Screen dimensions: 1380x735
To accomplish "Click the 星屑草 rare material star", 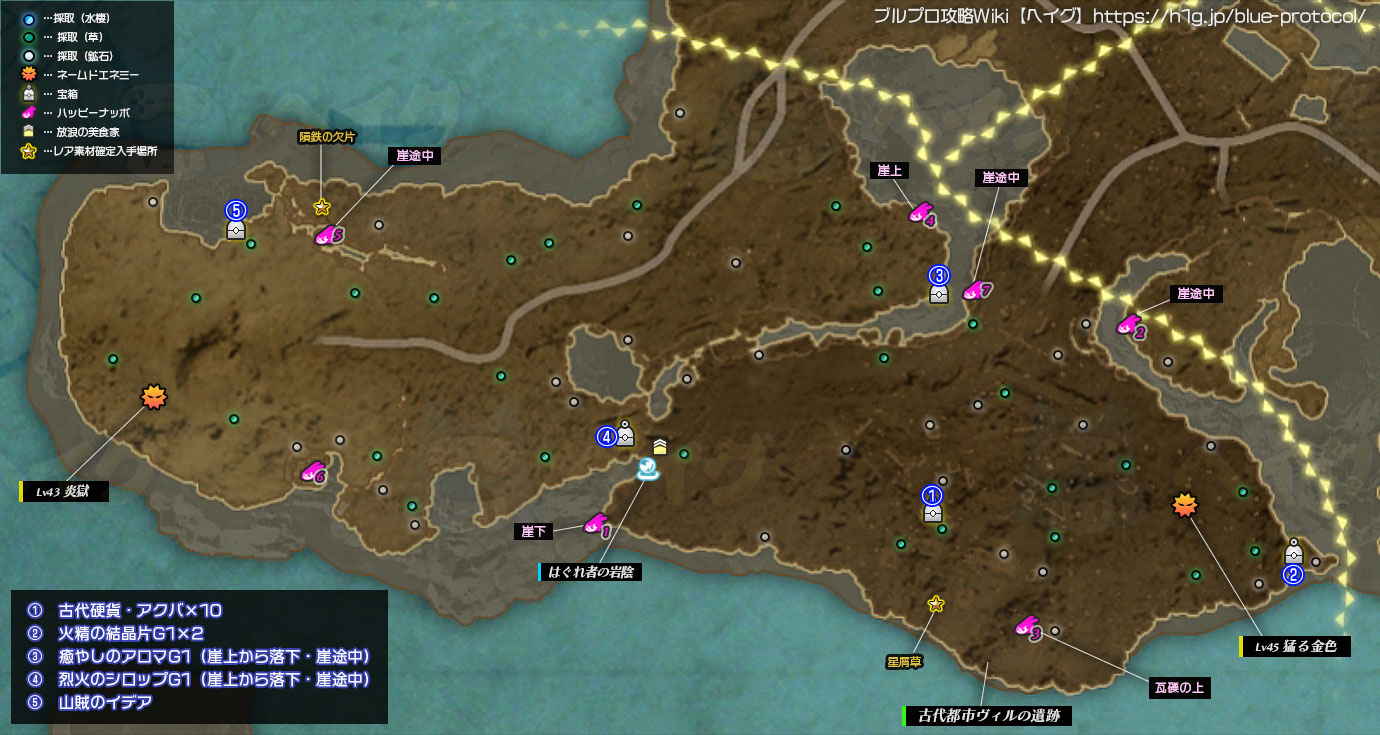I will point(936,603).
